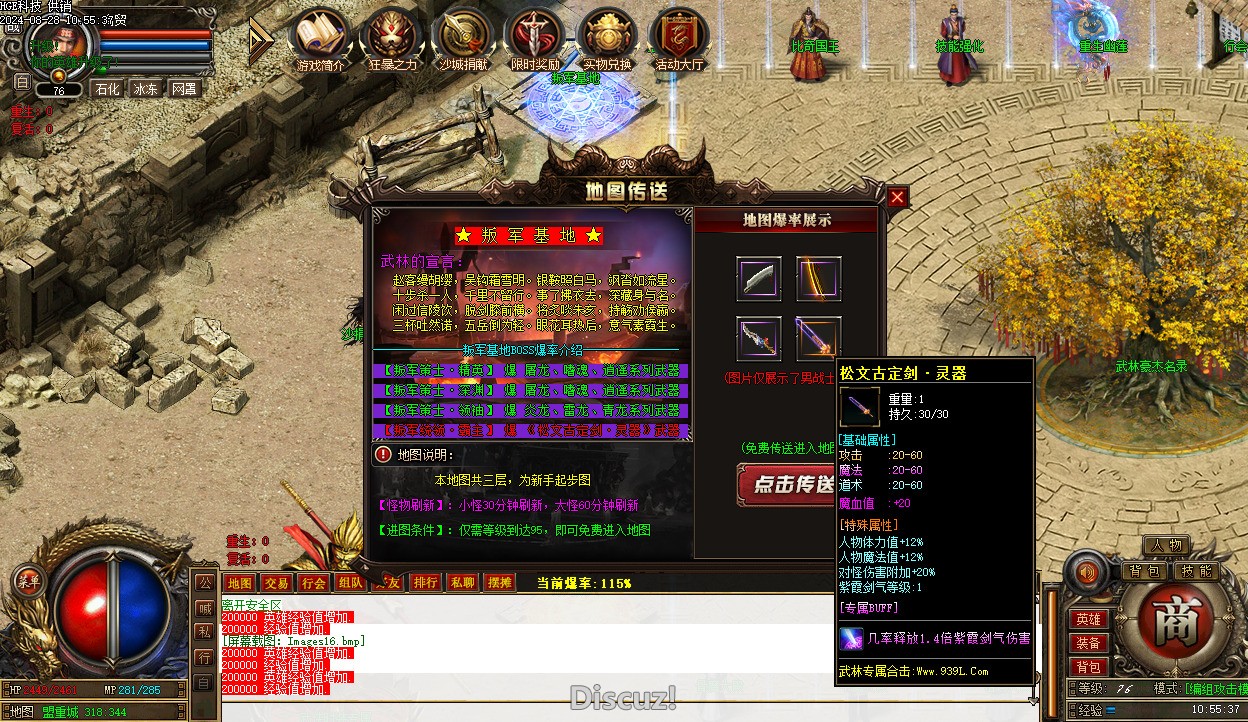This screenshot has width=1248, height=722.
Task: Open the 技能 skills panel
Action: (x=1196, y=571)
